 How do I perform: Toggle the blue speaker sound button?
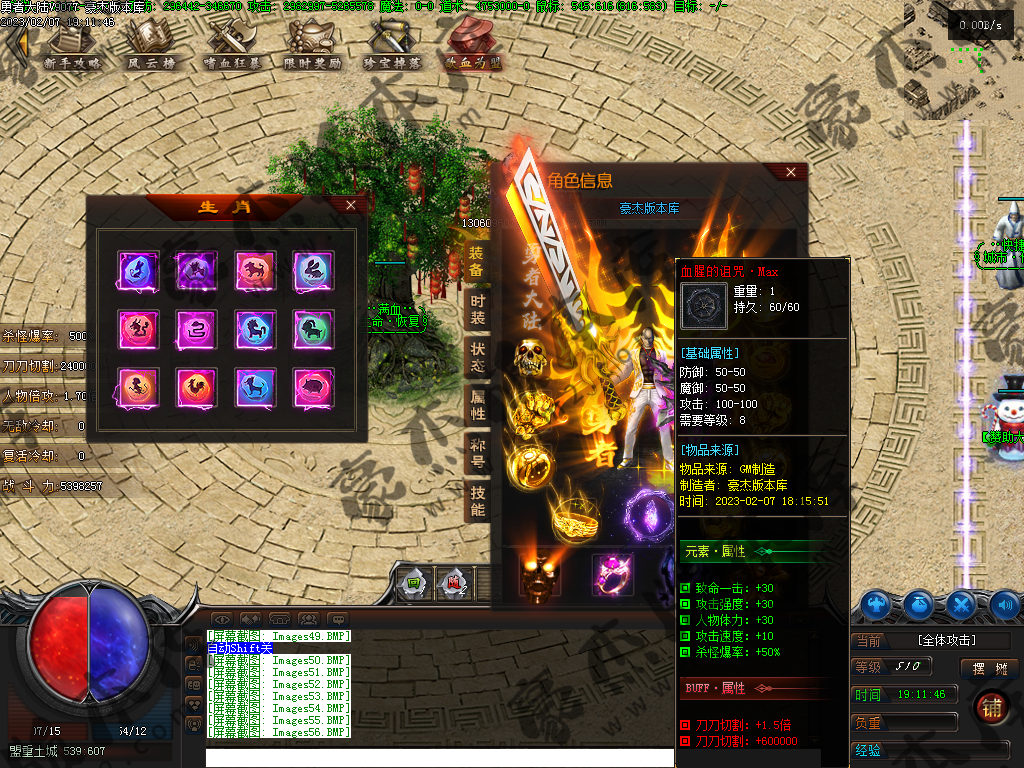click(x=1004, y=604)
